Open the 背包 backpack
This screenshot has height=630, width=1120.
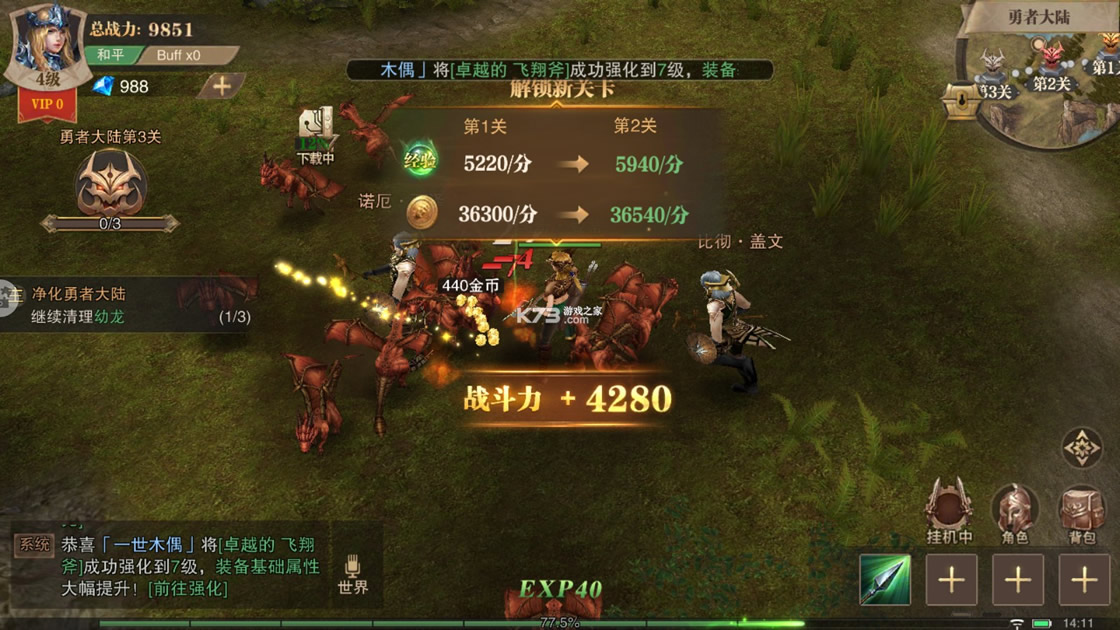(1082, 512)
